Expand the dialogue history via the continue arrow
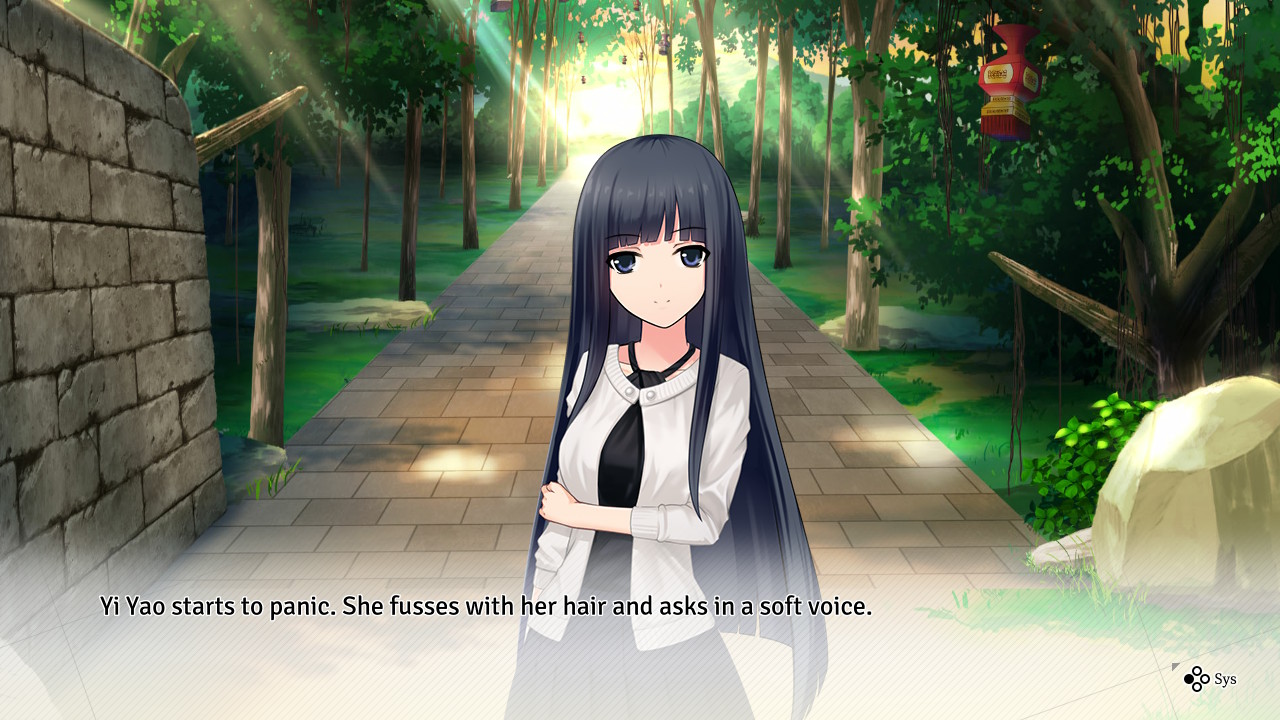 [x=1176, y=667]
